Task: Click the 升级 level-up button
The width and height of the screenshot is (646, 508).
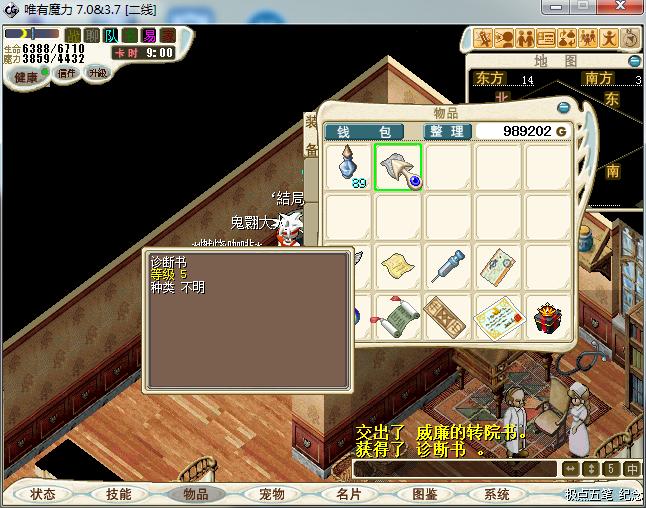Action: click(98, 73)
